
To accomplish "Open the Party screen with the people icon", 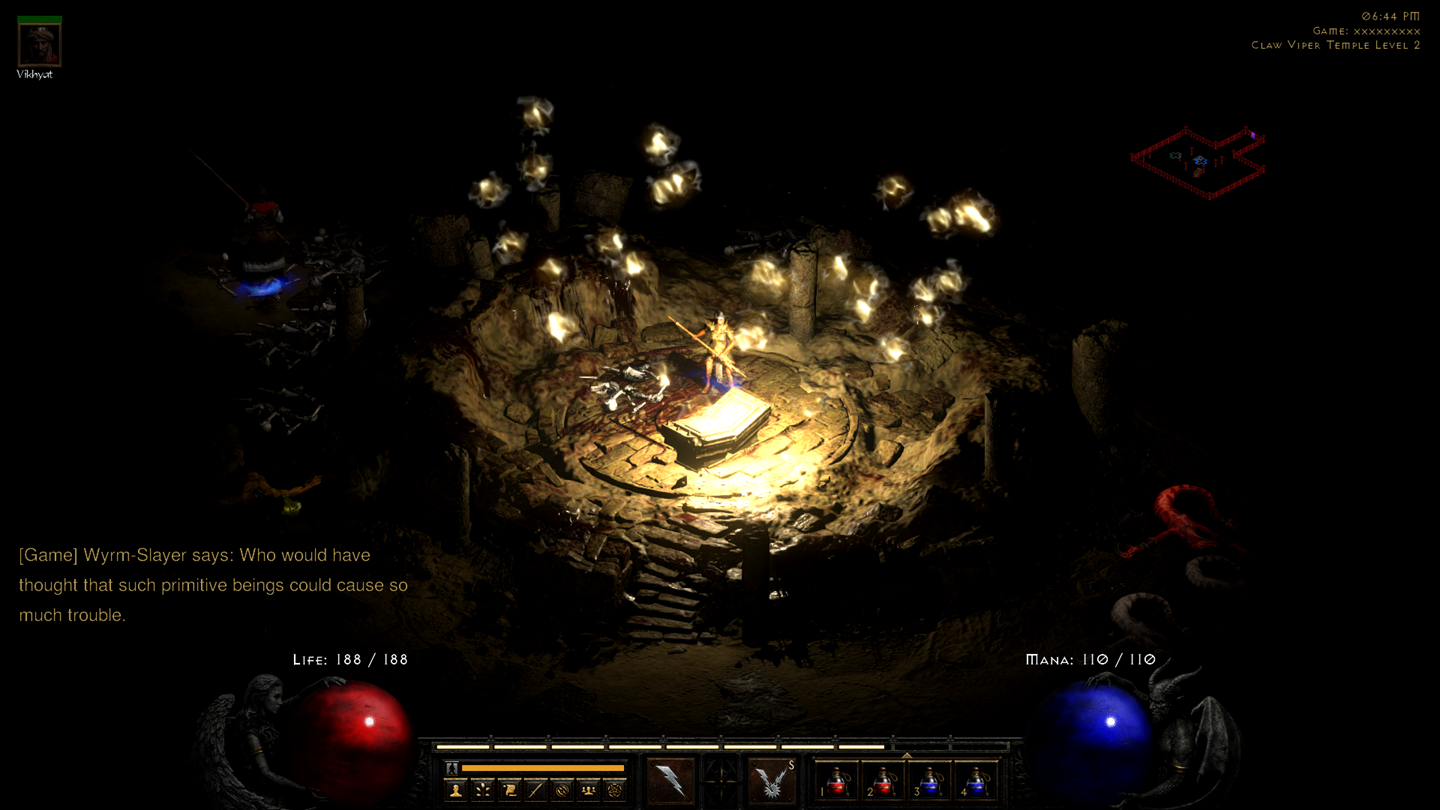I will coord(589,788).
